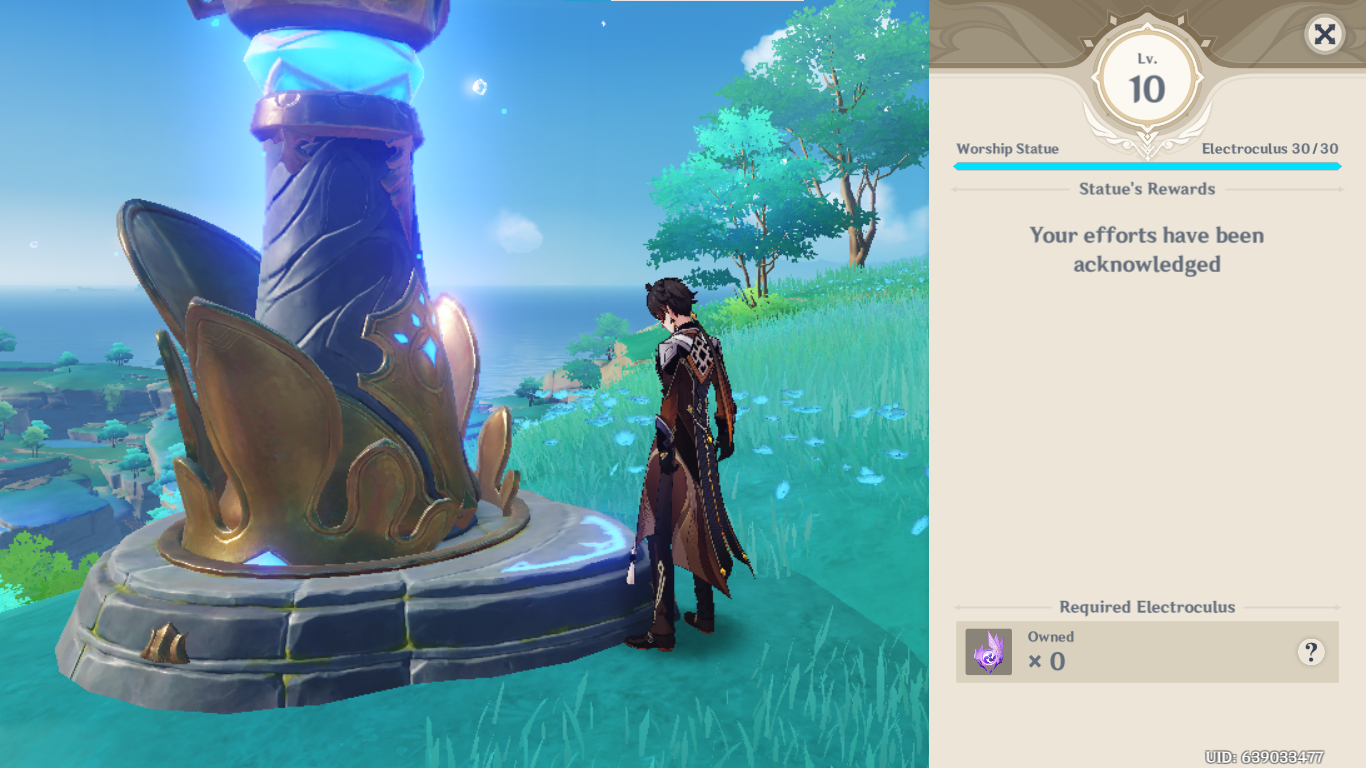This screenshot has height=768, width=1366.
Task: Select the purple Electroculus item icon
Action: tap(989, 652)
